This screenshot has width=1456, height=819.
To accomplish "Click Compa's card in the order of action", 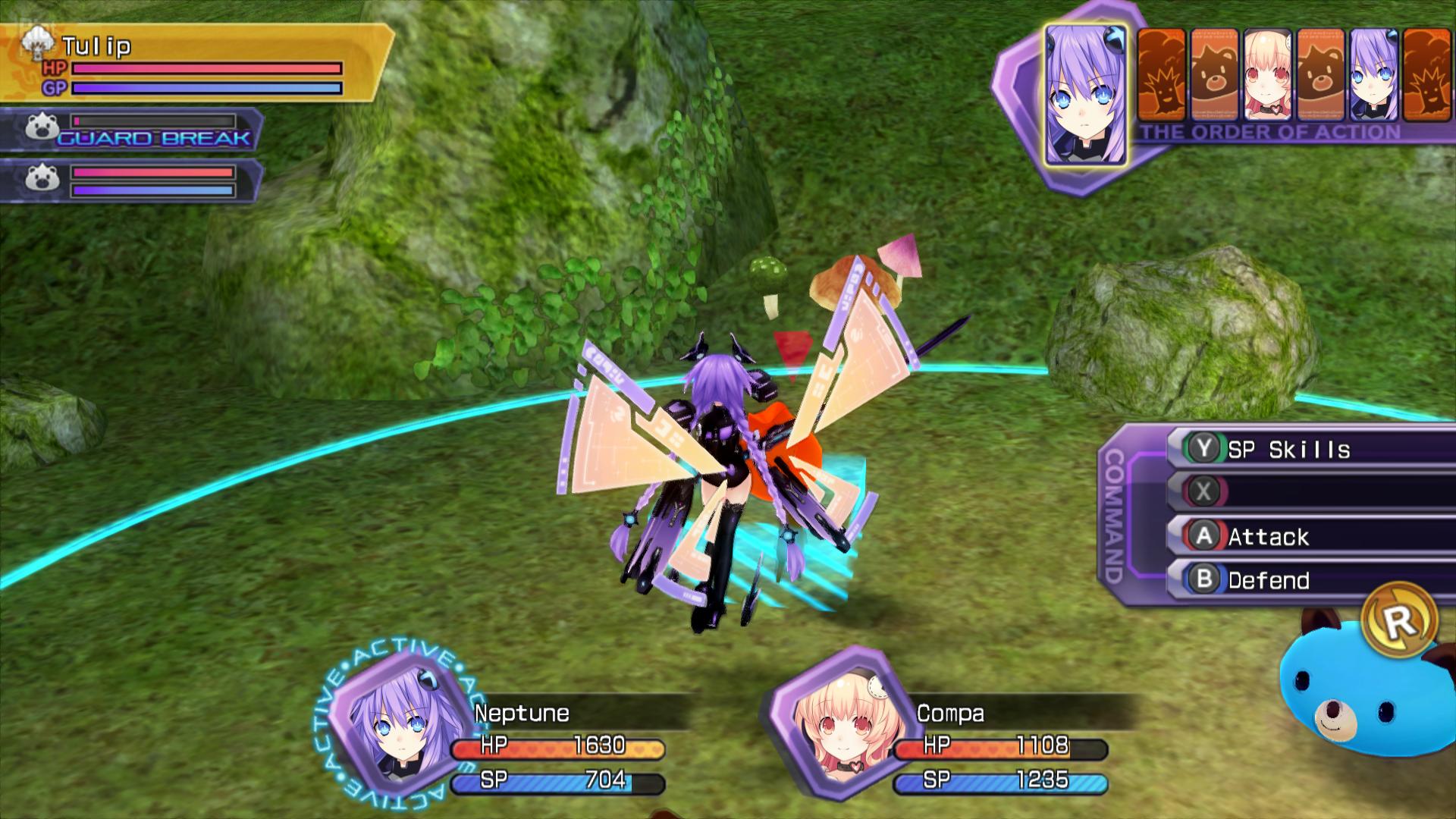I will [x=1267, y=76].
